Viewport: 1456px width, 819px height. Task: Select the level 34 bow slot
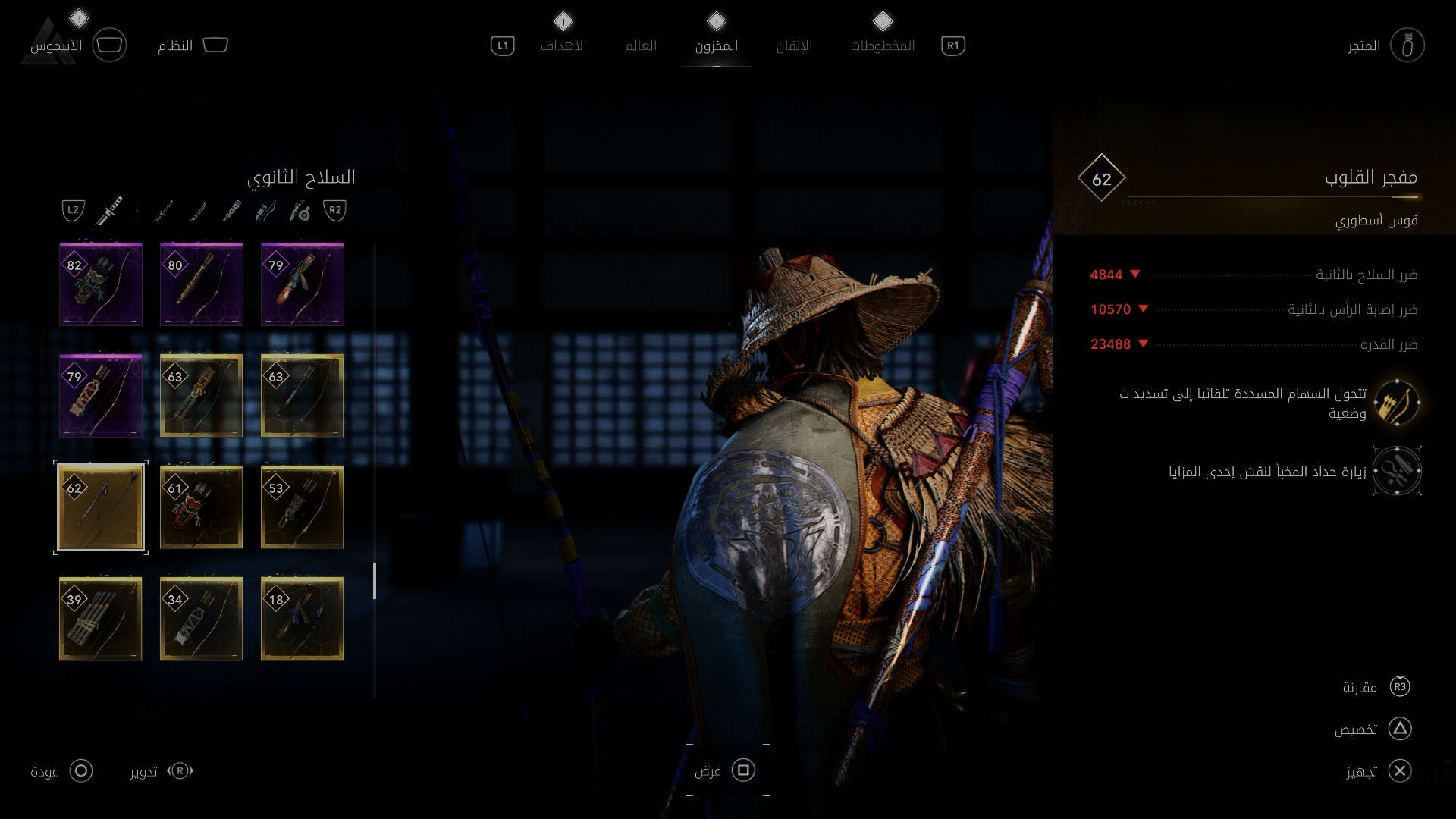click(202, 618)
